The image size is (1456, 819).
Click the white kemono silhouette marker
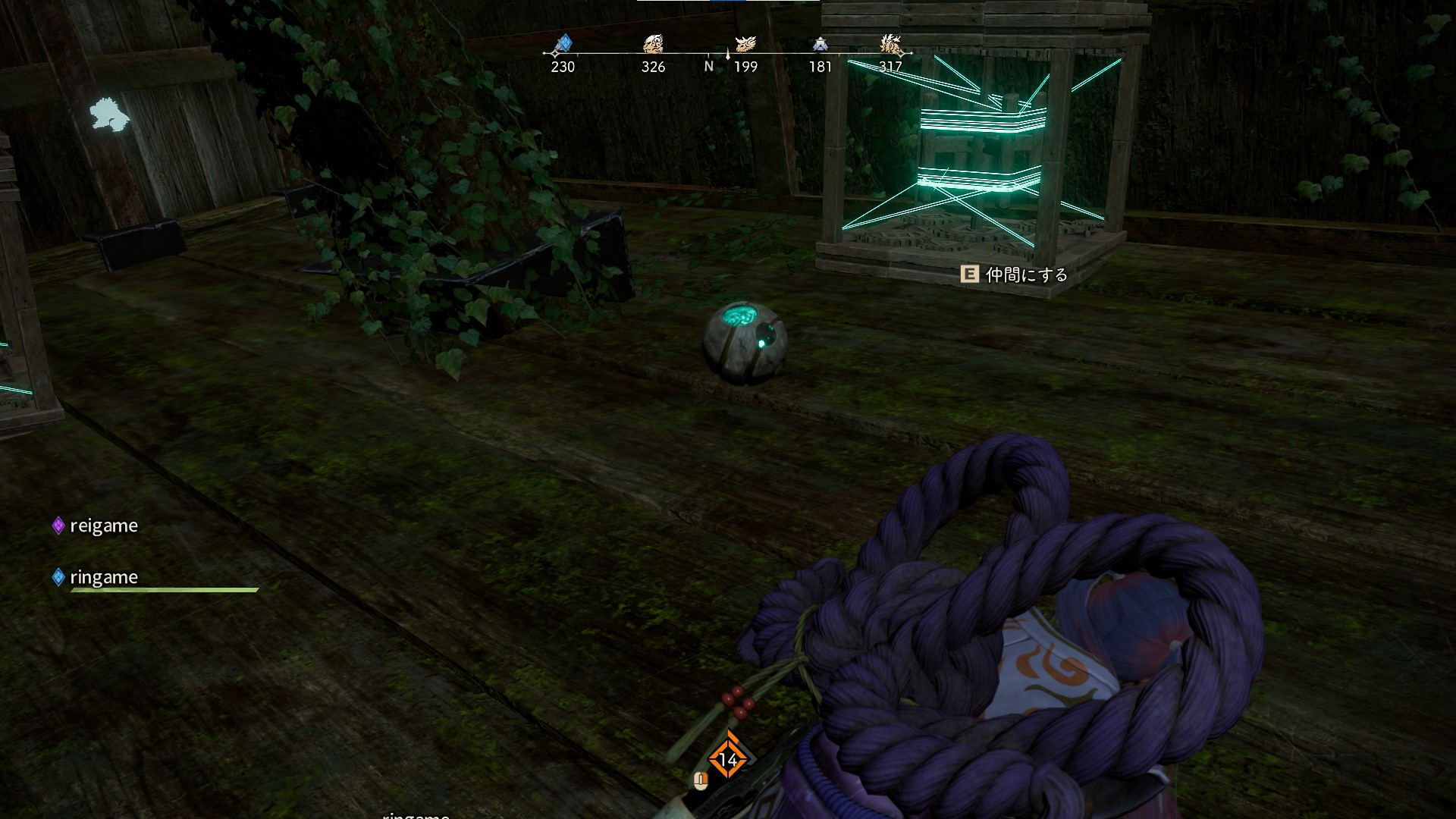click(109, 115)
